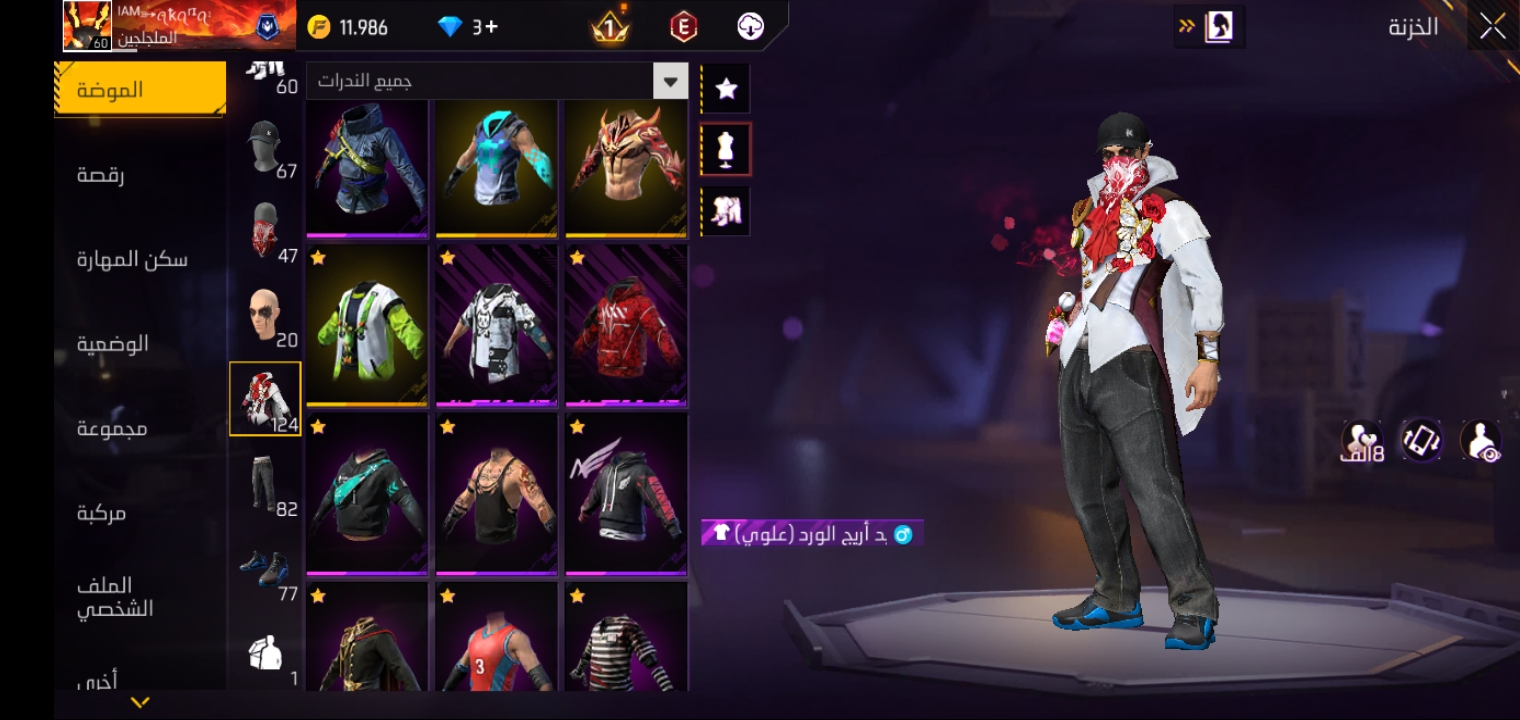Select the blue sneakers shoes subcategory
1520x720 pixels.
point(266,568)
